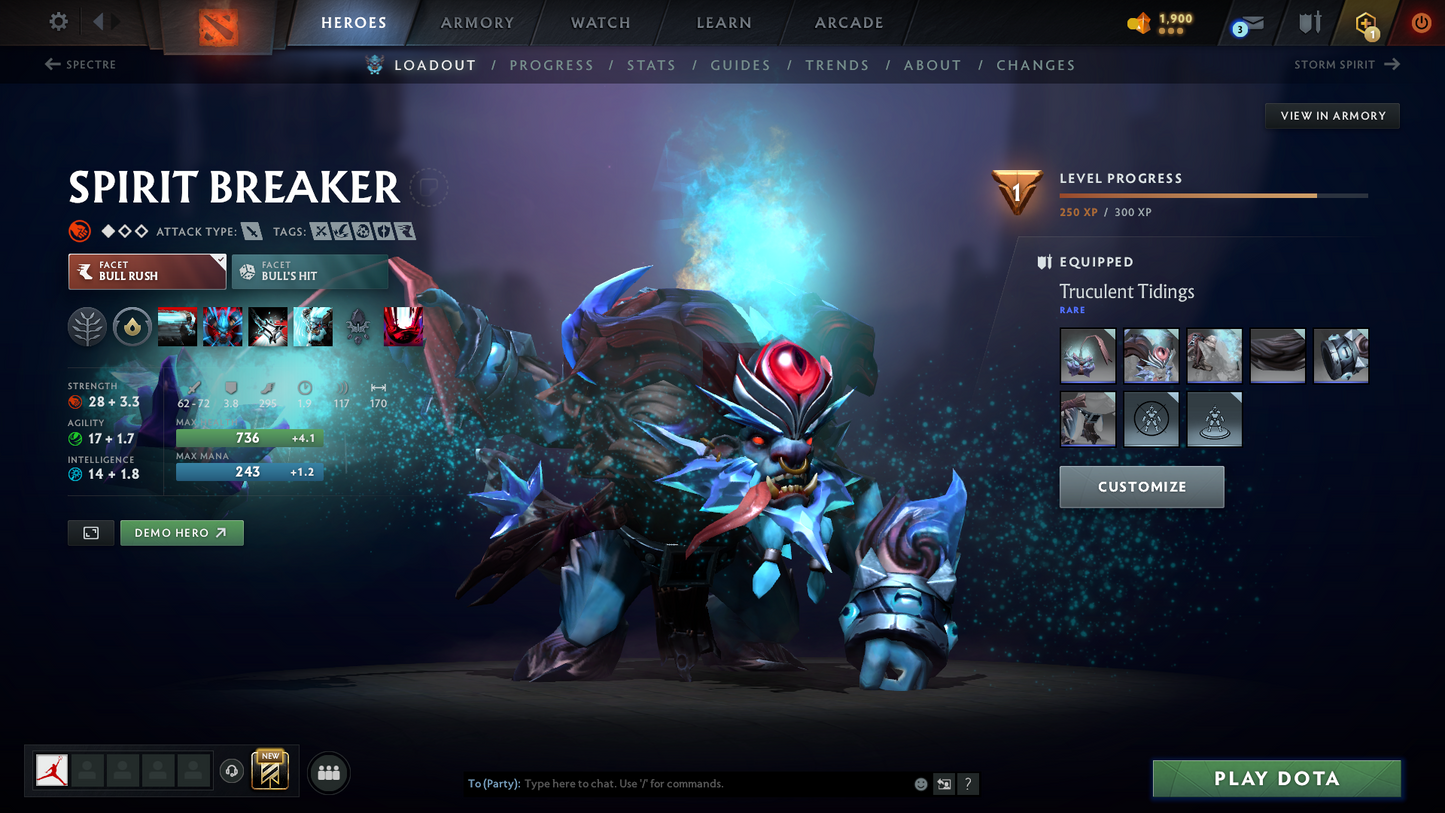Click the Charge of Darkness ability icon

click(x=177, y=326)
